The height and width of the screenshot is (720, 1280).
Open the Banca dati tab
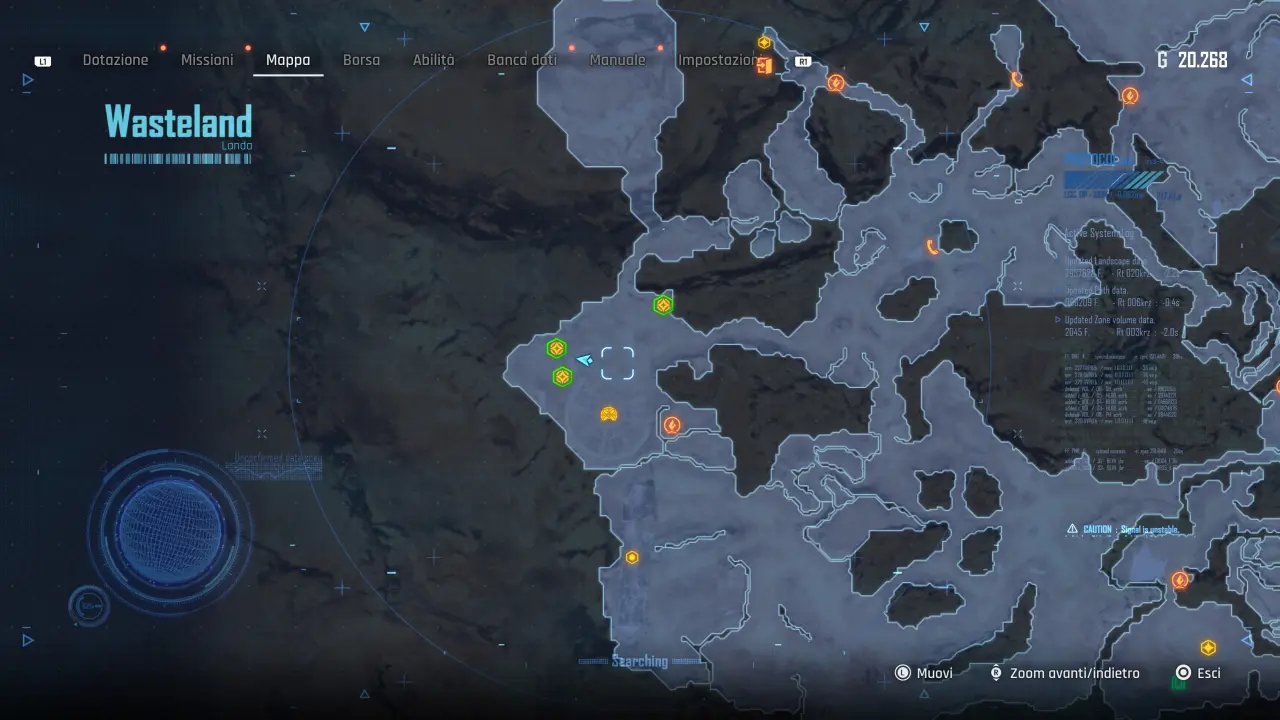coord(522,60)
